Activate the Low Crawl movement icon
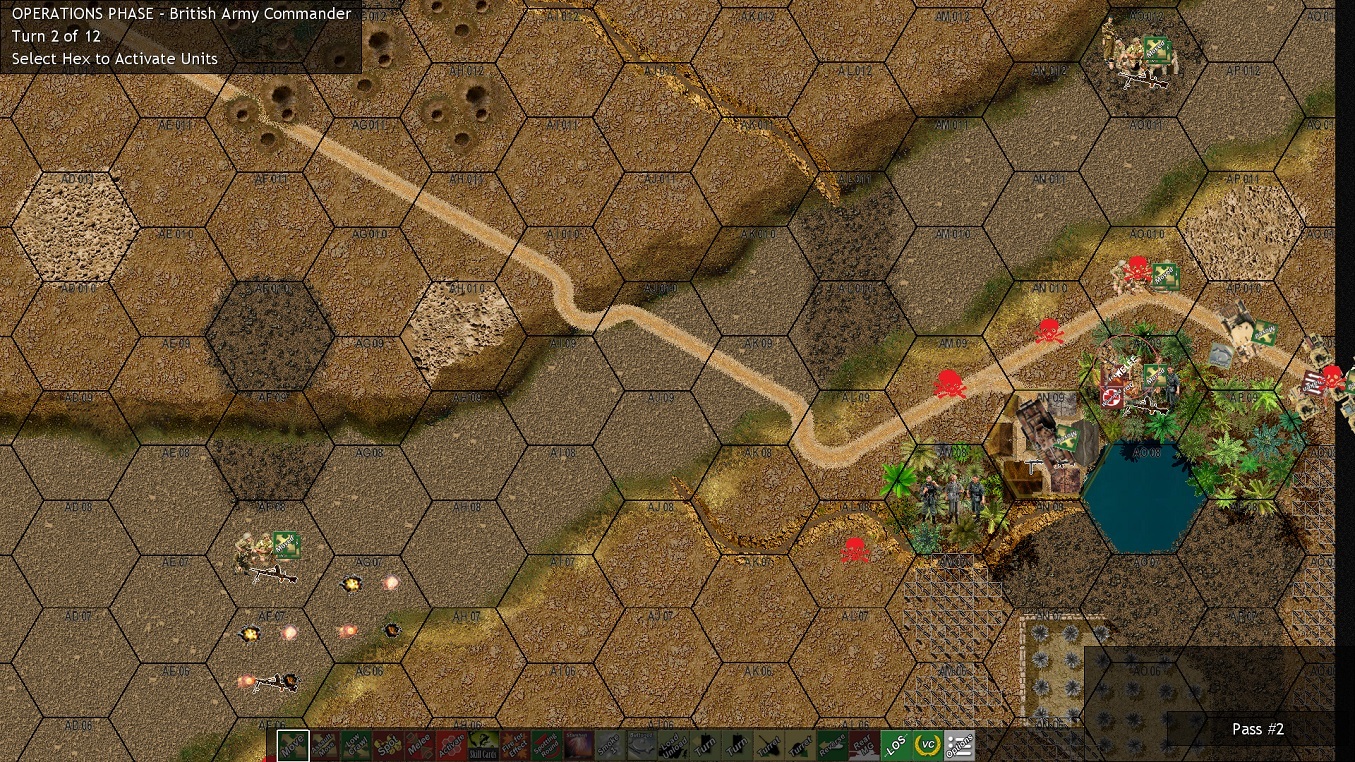 (356, 745)
